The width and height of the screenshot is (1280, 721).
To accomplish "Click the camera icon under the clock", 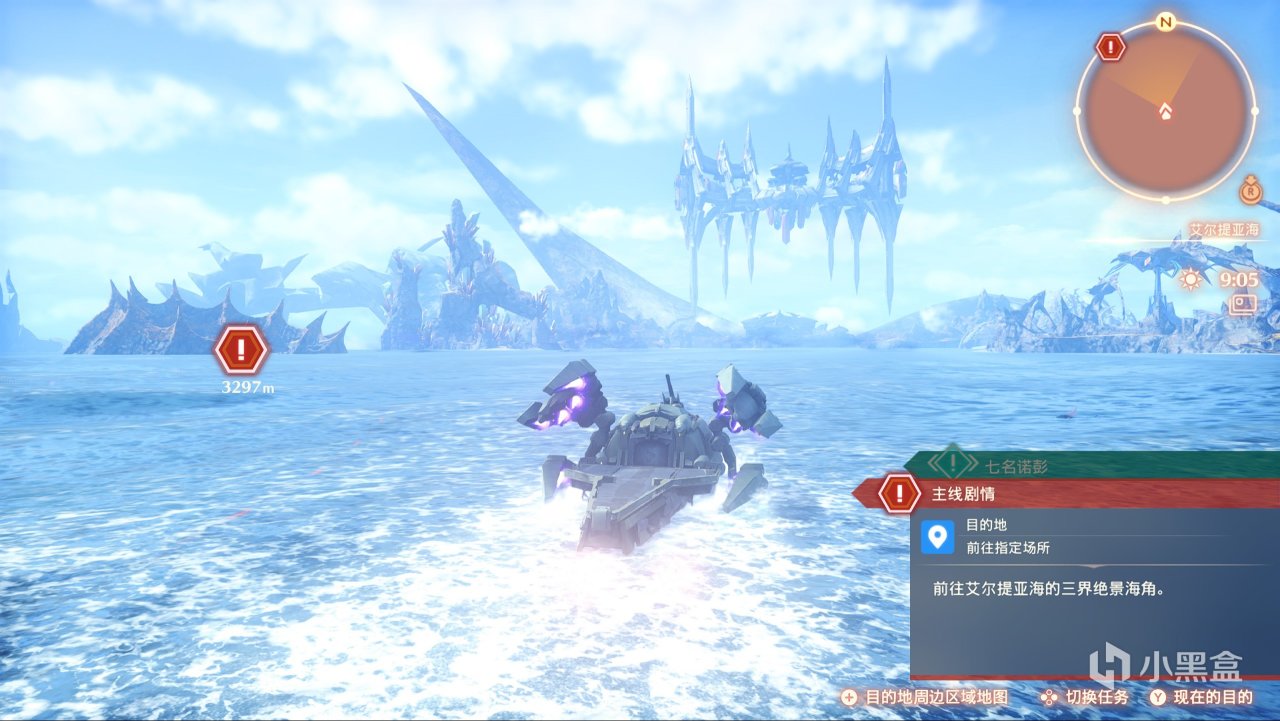I will coord(1244,303).
